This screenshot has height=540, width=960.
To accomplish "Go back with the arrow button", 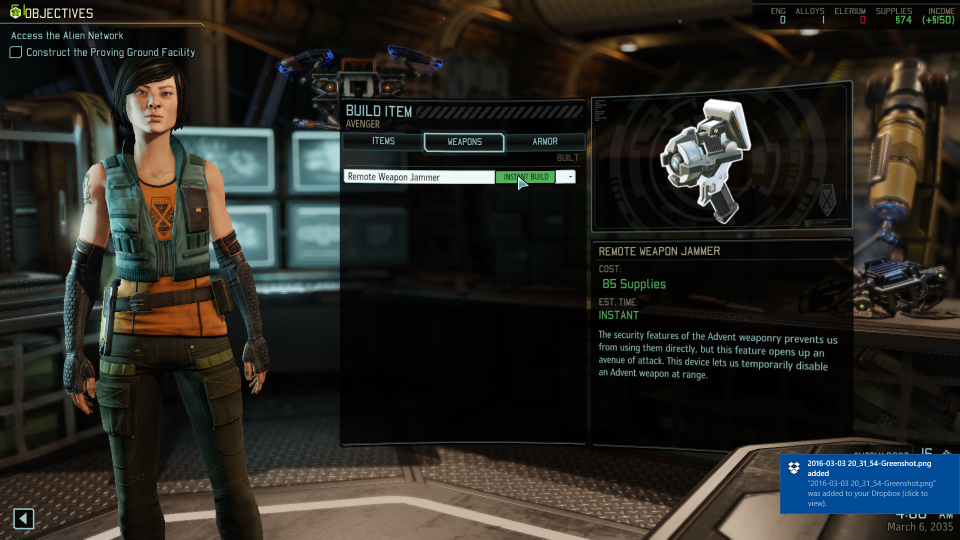I will pos(24,518).
